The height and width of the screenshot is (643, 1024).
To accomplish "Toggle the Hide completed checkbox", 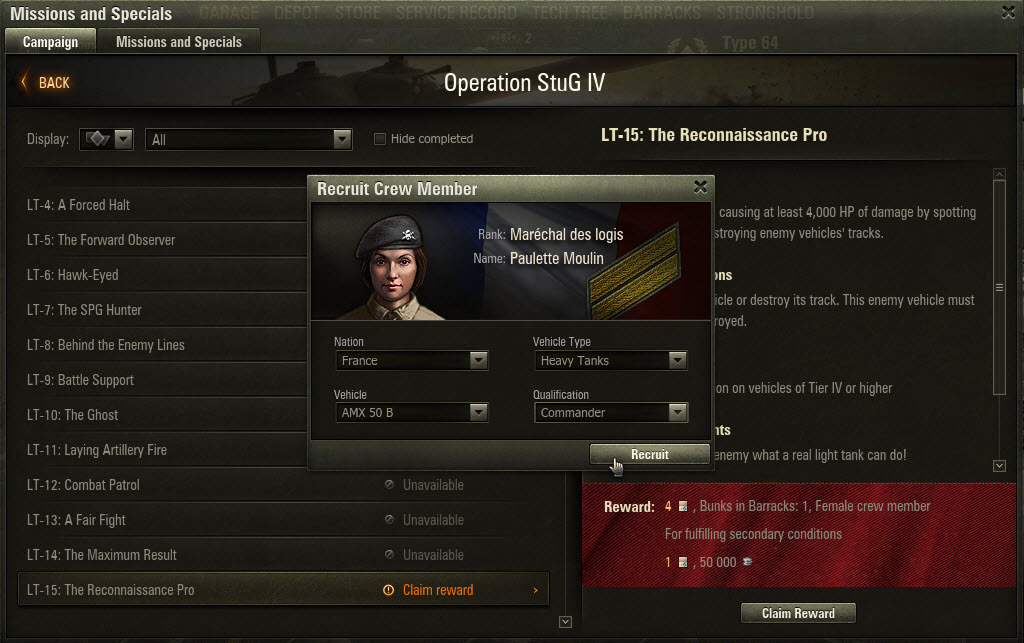I will 380,139.
